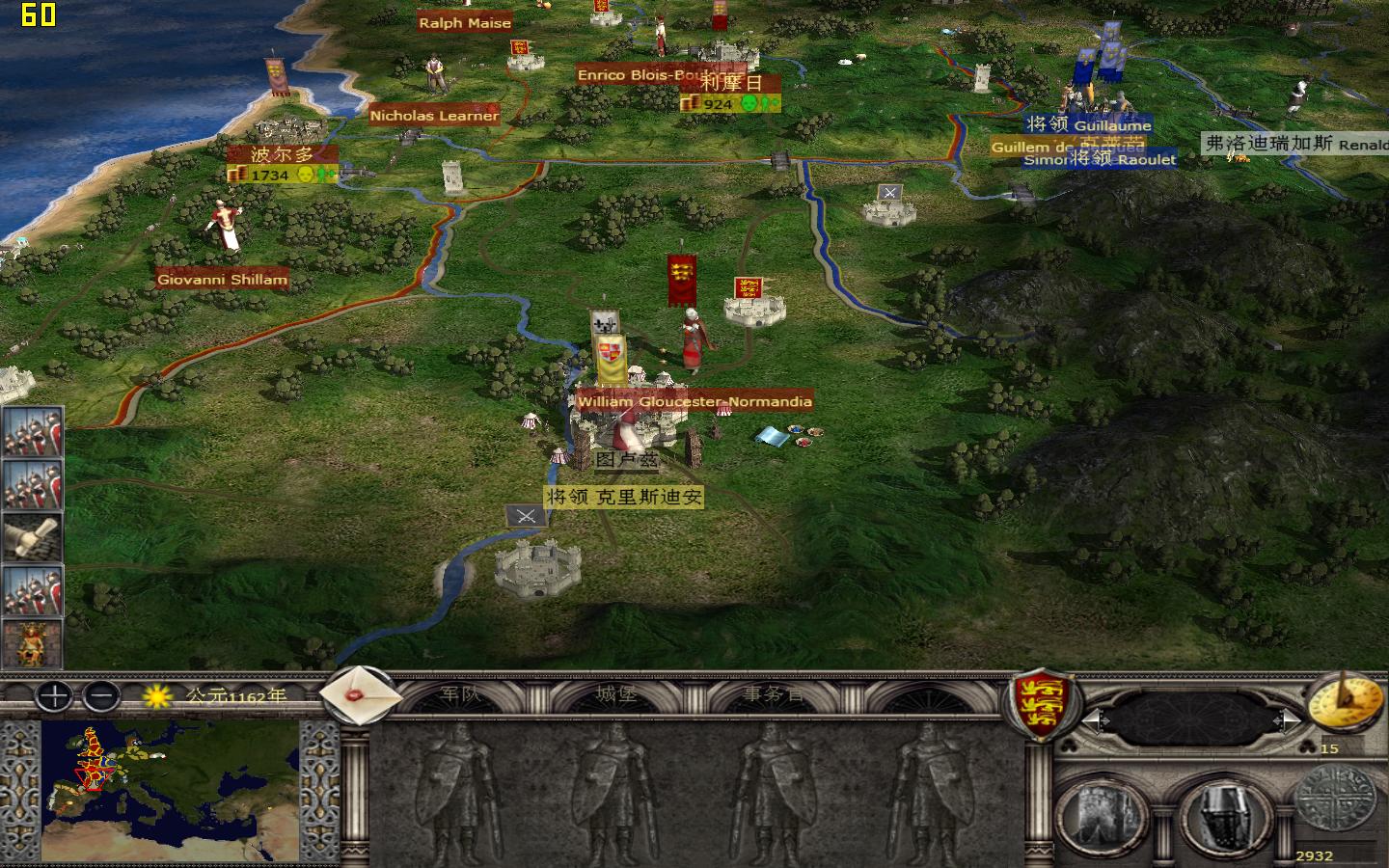Click the top unit card in the left panel
The width and height of the screenshot is (1389, 868).
pyautogui.click(x=32, y=434)
